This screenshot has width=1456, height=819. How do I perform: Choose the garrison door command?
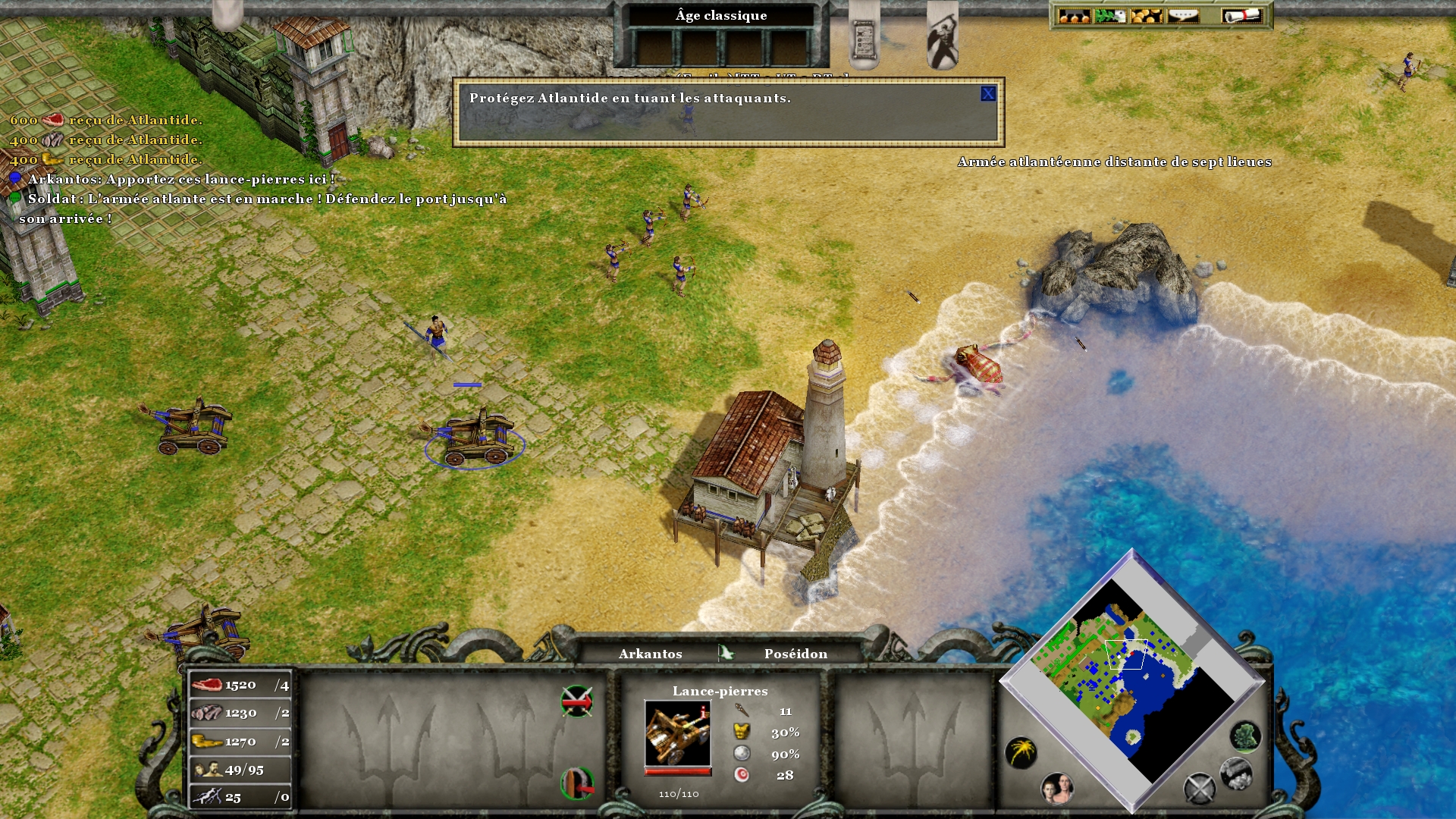pyautogui.click(x=576, y=783)
